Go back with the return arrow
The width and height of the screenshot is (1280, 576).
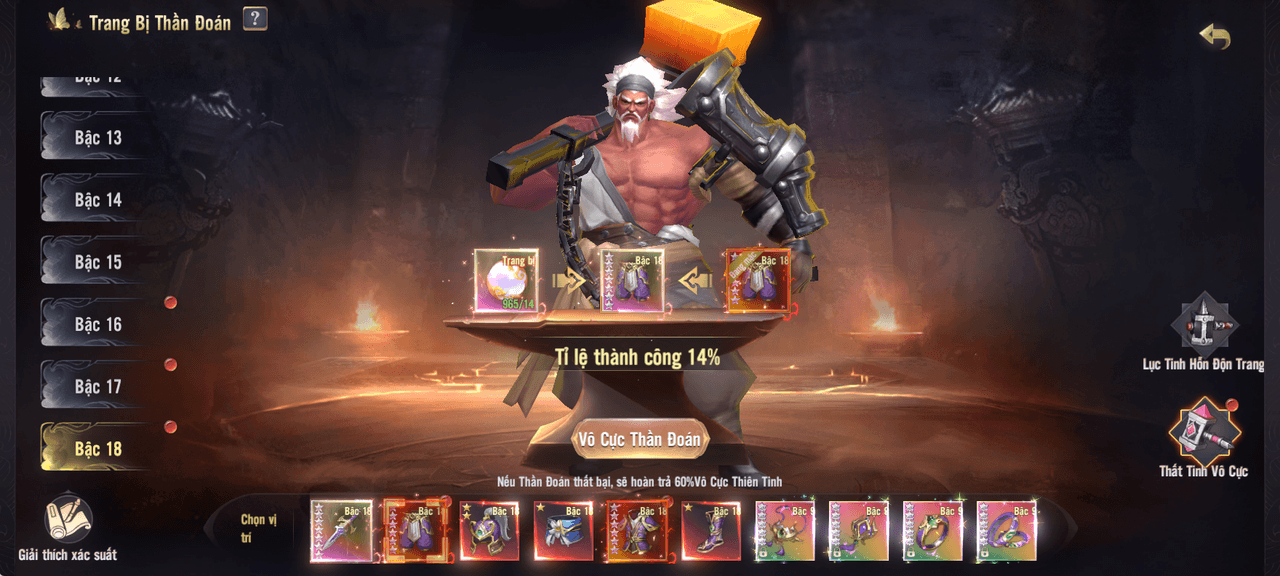pyautogui.click(x=1214, y=37)
